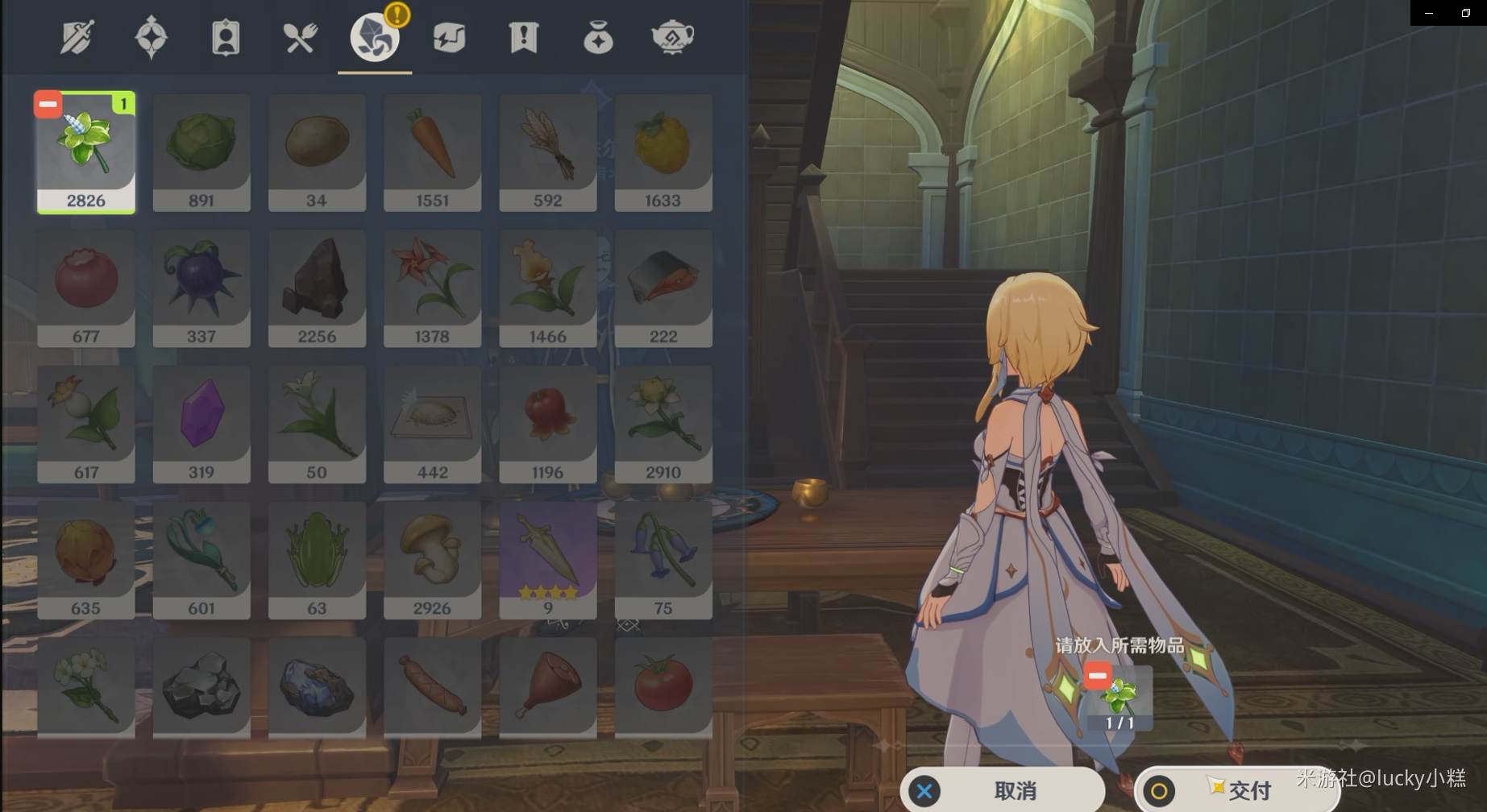Select the carrot slot with 1551

pos(432,152)
